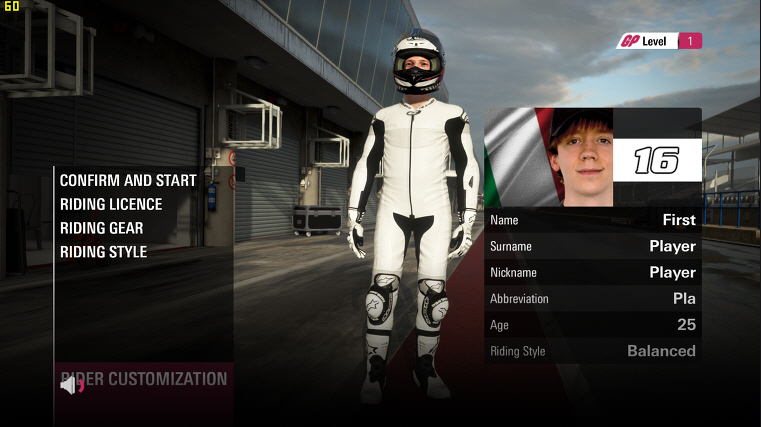Click the rider portrait photo

coord(580,158)
